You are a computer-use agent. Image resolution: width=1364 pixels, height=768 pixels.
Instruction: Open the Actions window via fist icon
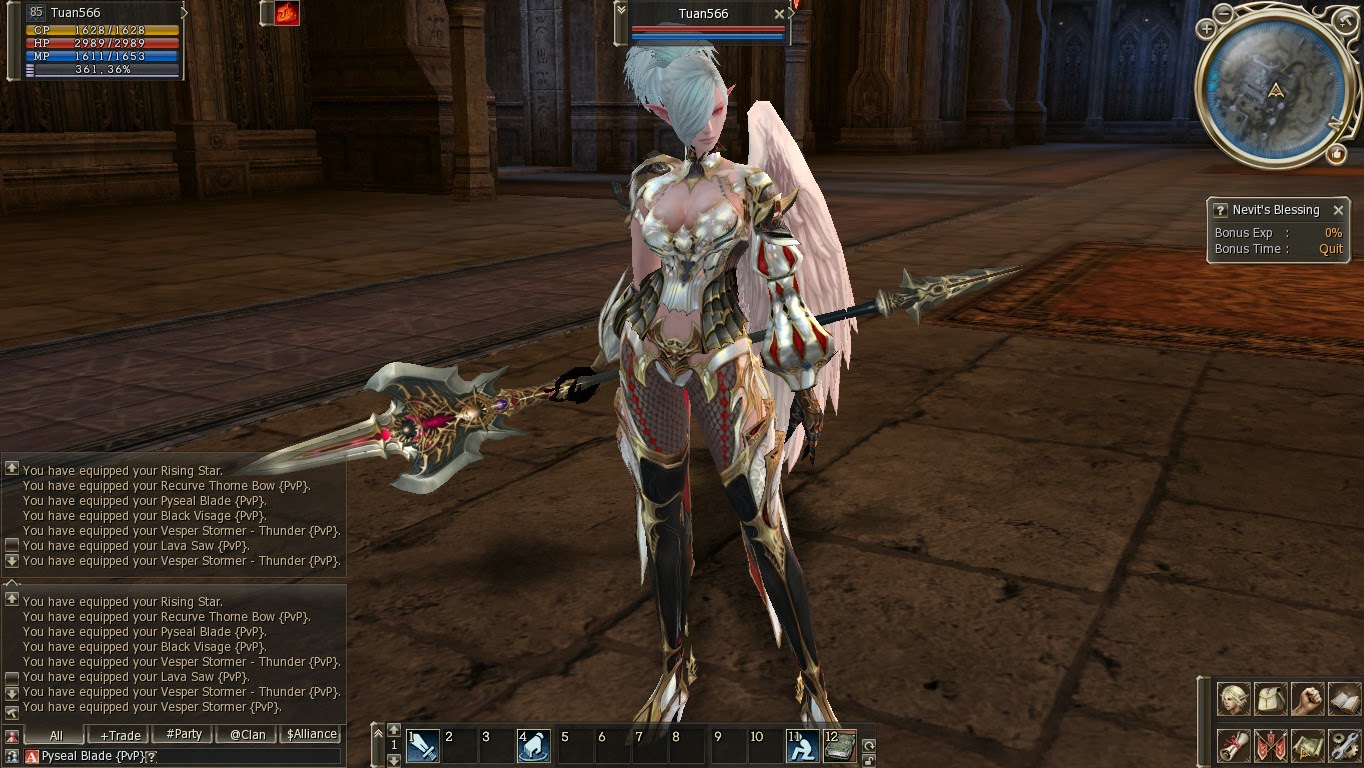[1309, 699]
